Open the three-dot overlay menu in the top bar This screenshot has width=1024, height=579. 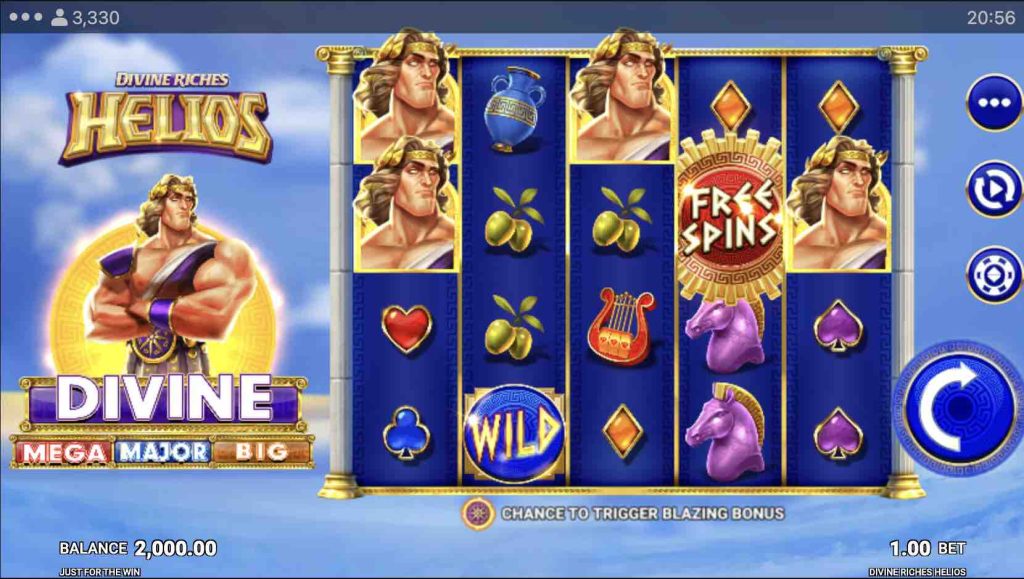(24, 17)
